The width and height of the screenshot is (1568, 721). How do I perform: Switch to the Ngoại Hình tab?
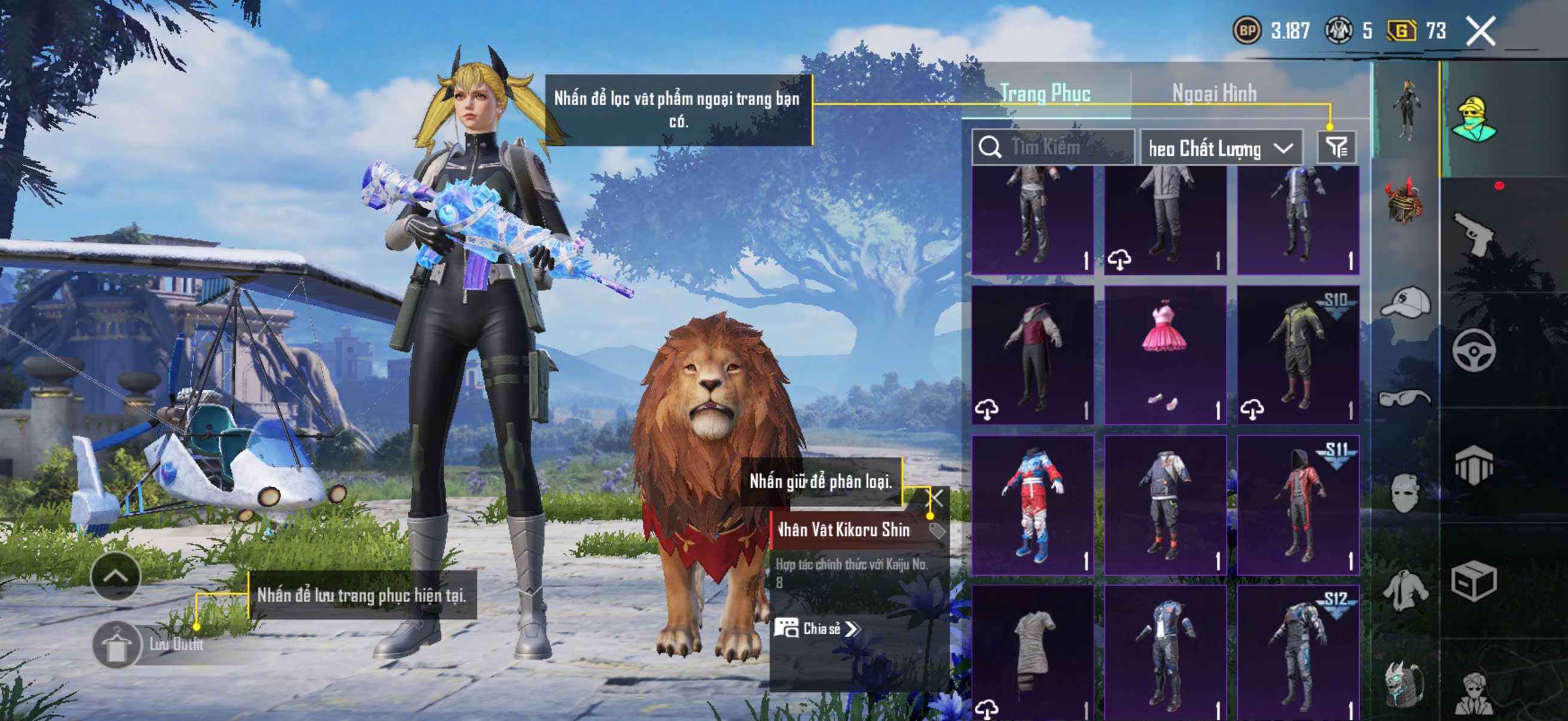(x=1214, y=94)
